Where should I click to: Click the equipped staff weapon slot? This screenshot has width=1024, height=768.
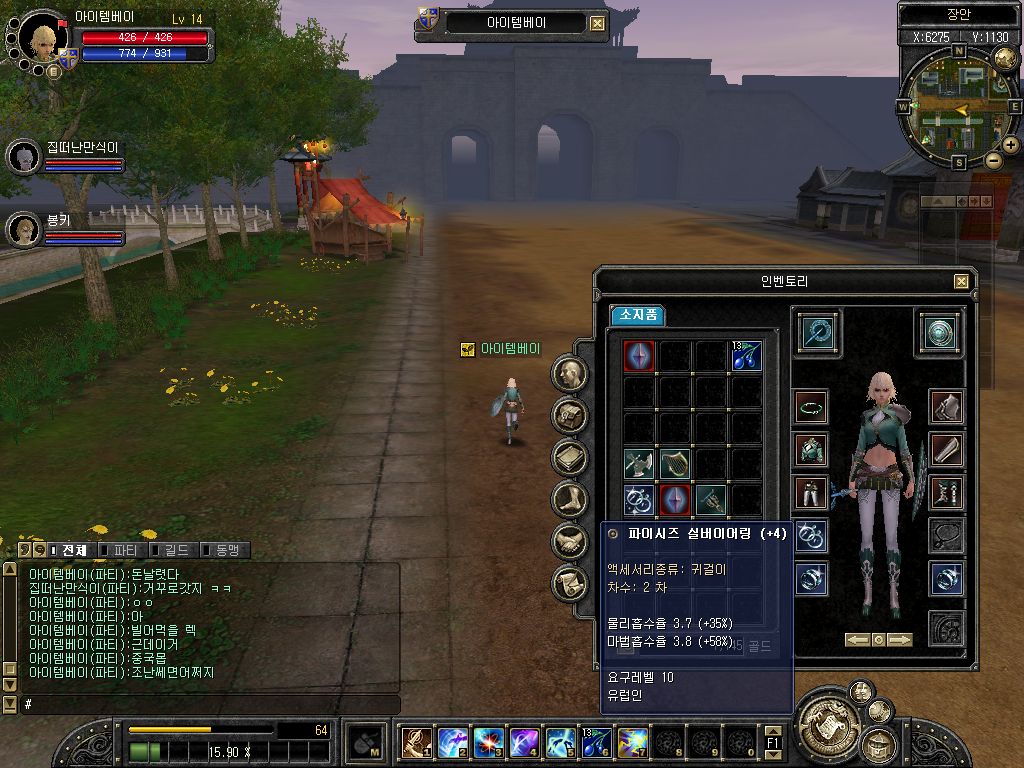tap(819, 333)
